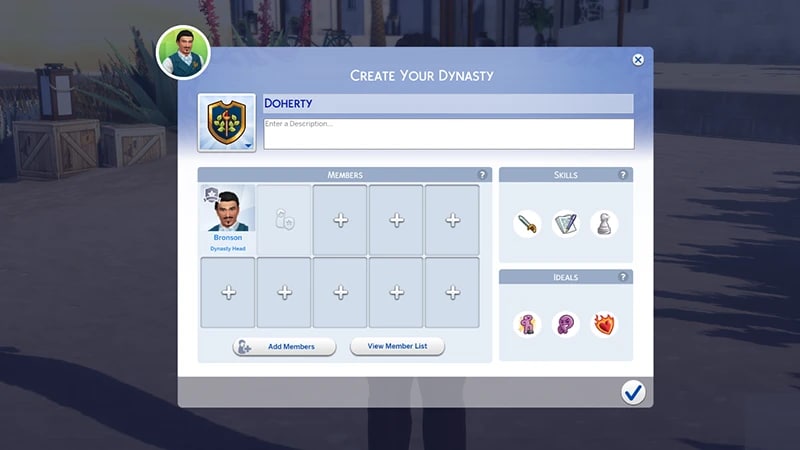Confirm the dynasty with the checkmark button
Image resolution: width=800 pixels, height=450 pixels.
pos(632,392)
